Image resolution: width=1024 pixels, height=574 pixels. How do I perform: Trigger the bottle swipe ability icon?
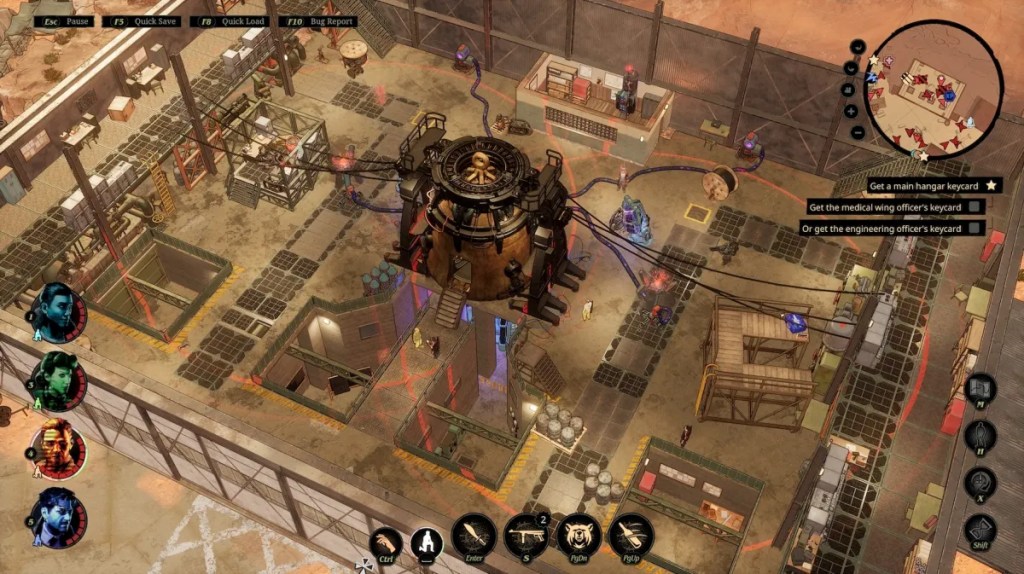(x=631, y=534)
